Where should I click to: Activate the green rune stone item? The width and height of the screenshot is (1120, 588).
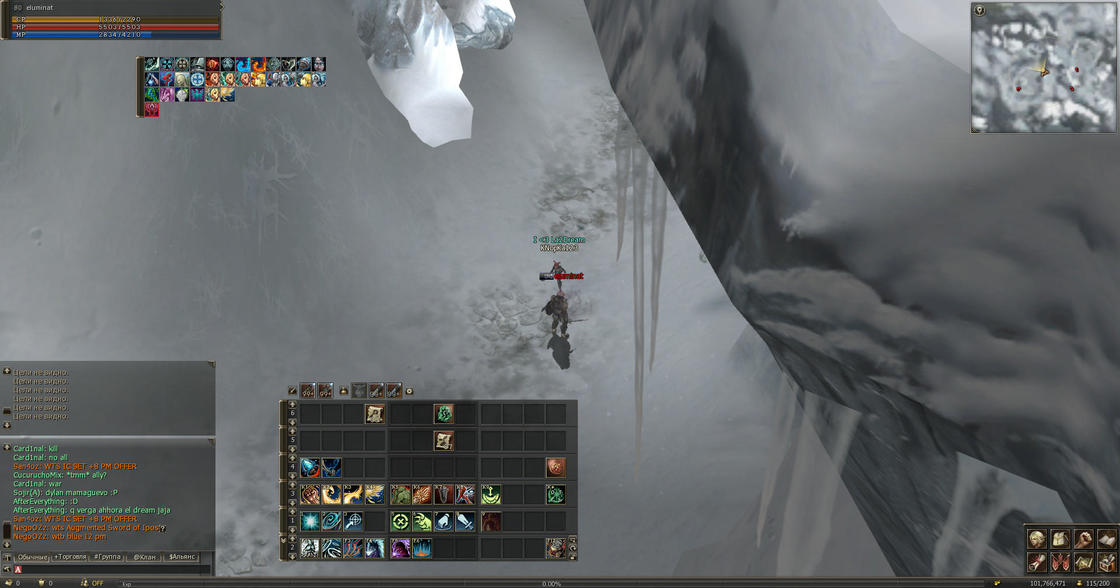pyautogui.click(x=444, y=413)
